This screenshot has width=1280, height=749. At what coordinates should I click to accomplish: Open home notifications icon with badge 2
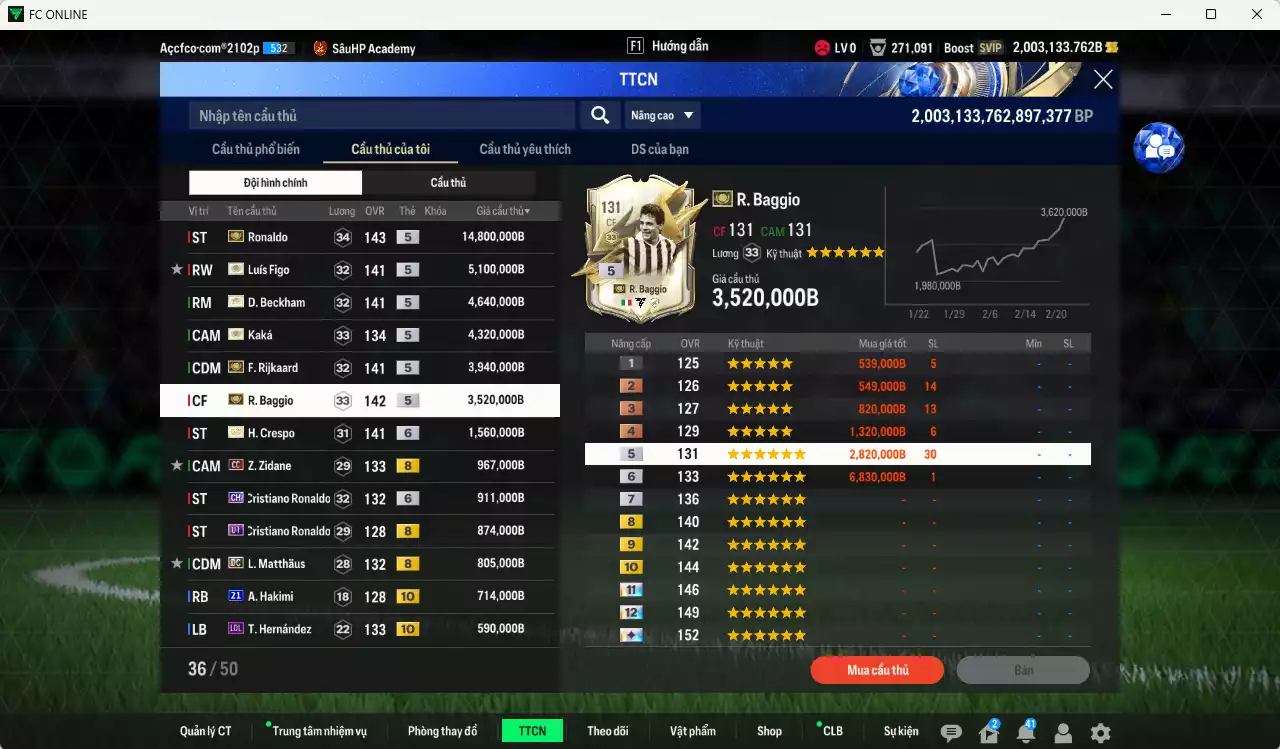pyautogui.click(x=988, y=732)
